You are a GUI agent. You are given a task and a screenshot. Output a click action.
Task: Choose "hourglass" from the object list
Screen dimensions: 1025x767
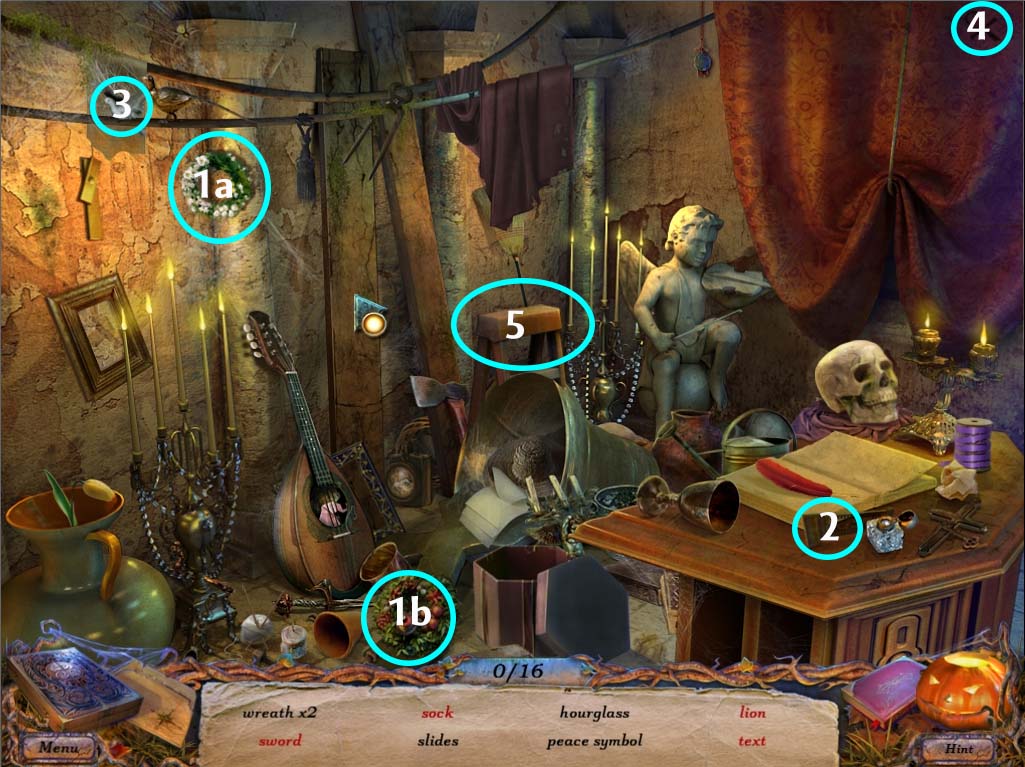pos(594,714)
